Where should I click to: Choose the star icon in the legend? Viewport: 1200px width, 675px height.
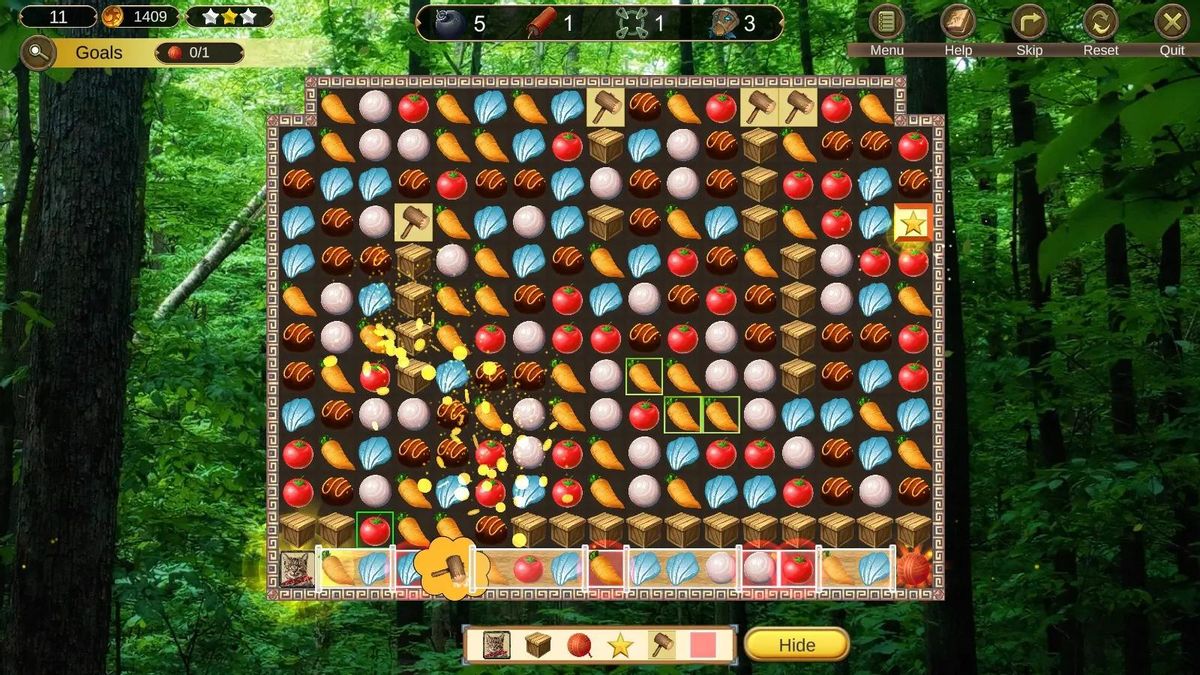(620, 645)
